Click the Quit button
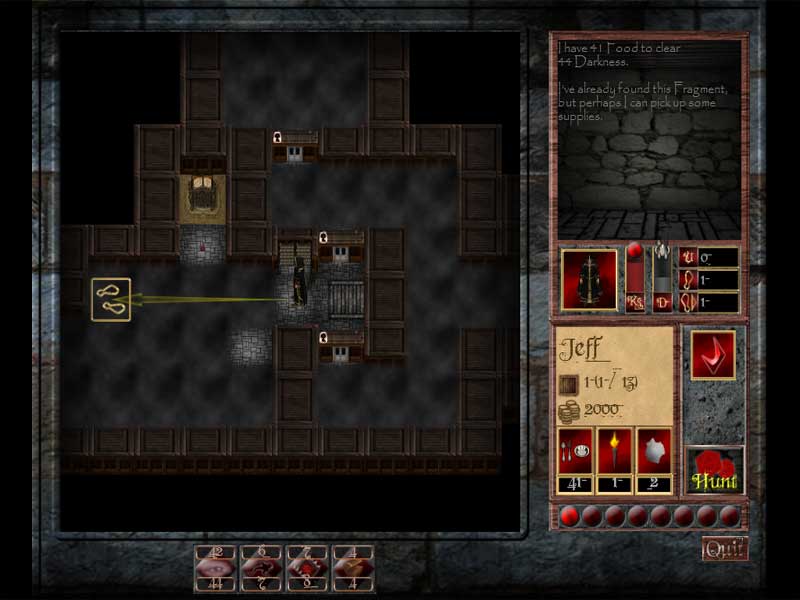Screen dimensions: 800x600 point(724,548)
